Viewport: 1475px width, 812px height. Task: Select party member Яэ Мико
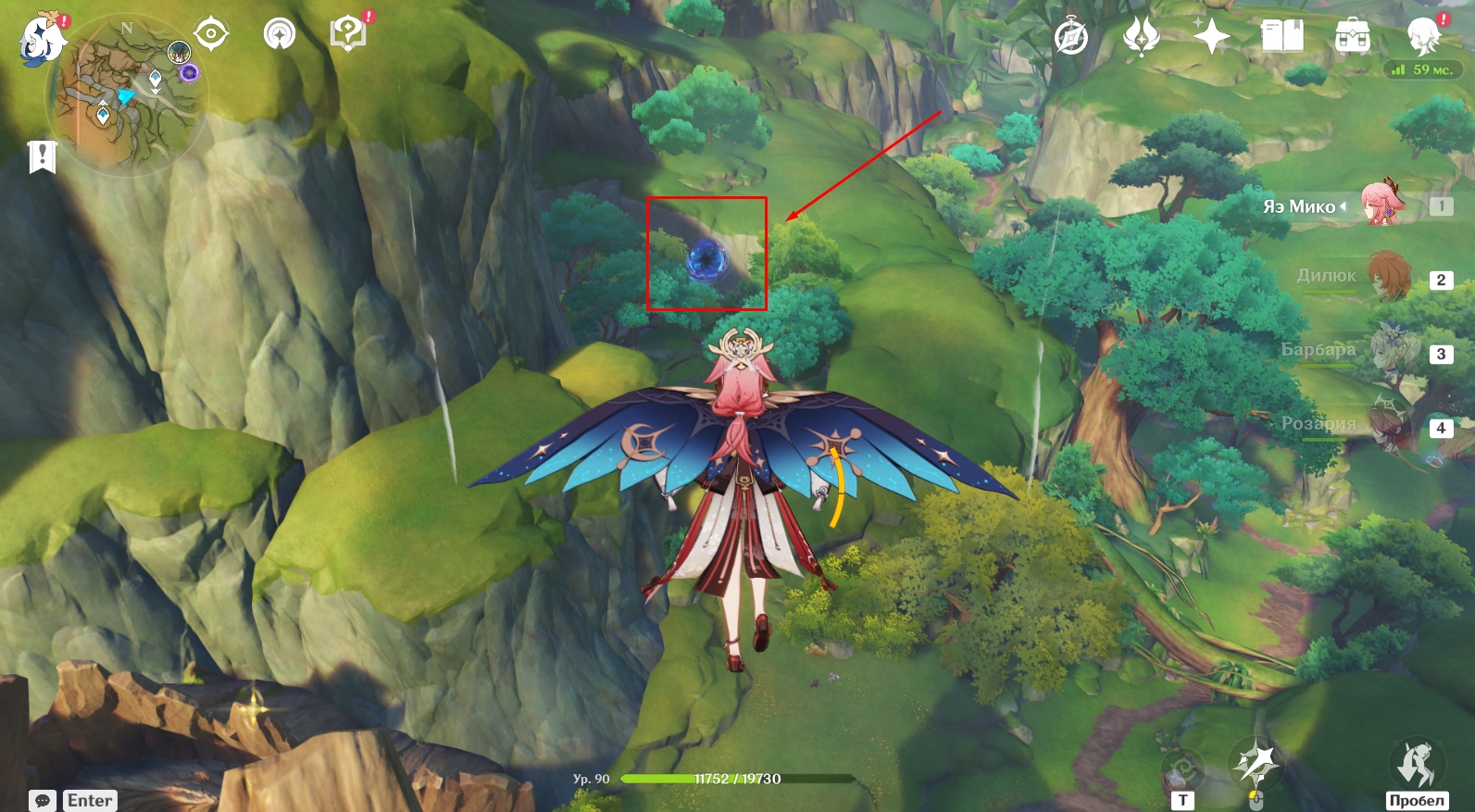pyautogui.click(x=1381, y=206)
